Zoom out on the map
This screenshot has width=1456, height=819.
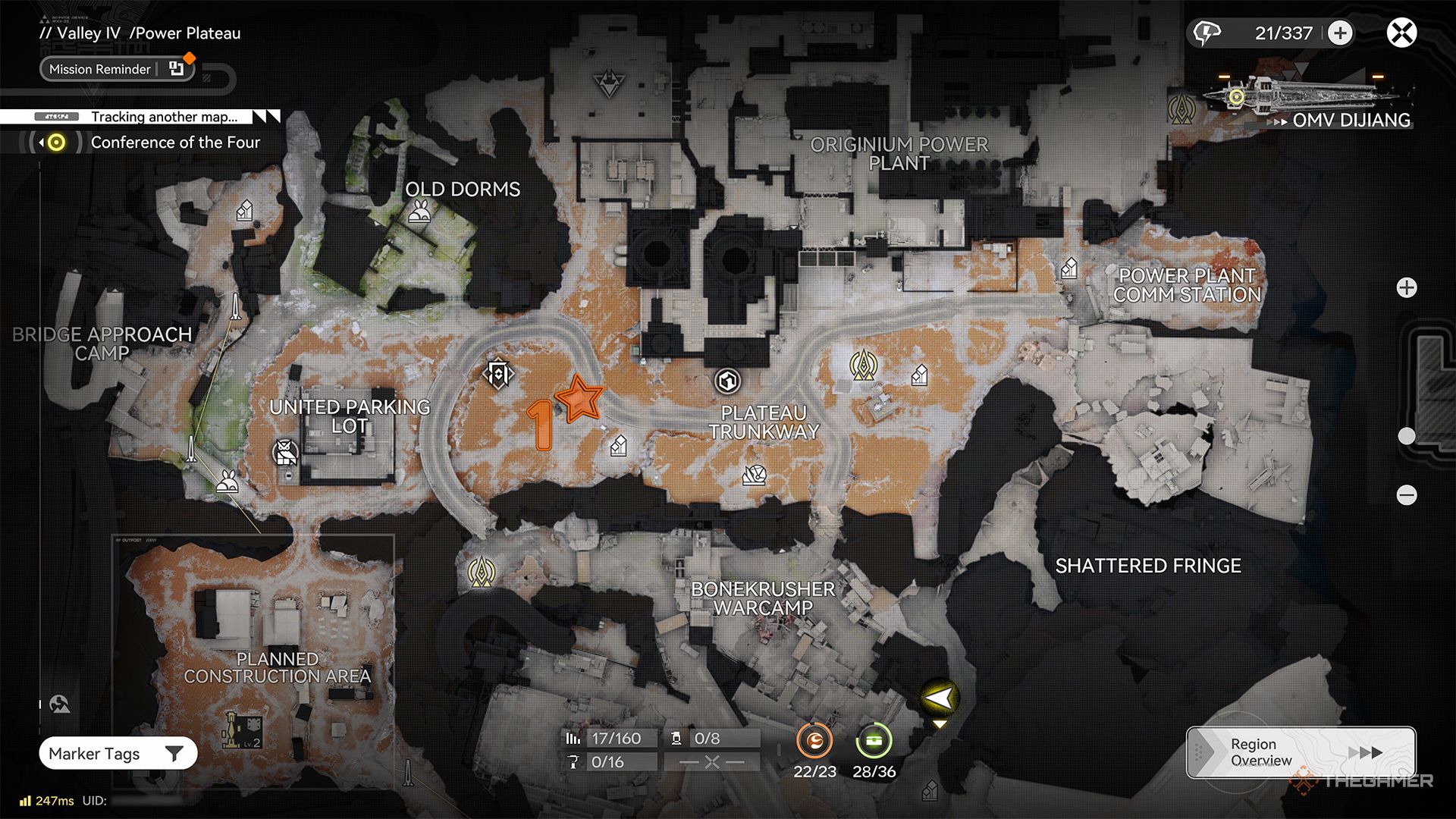point(1407,496)
